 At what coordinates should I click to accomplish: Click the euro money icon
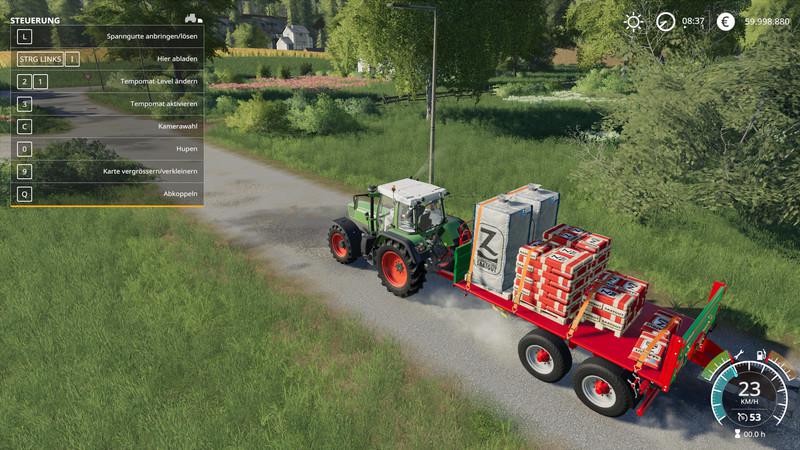point(726,21)
